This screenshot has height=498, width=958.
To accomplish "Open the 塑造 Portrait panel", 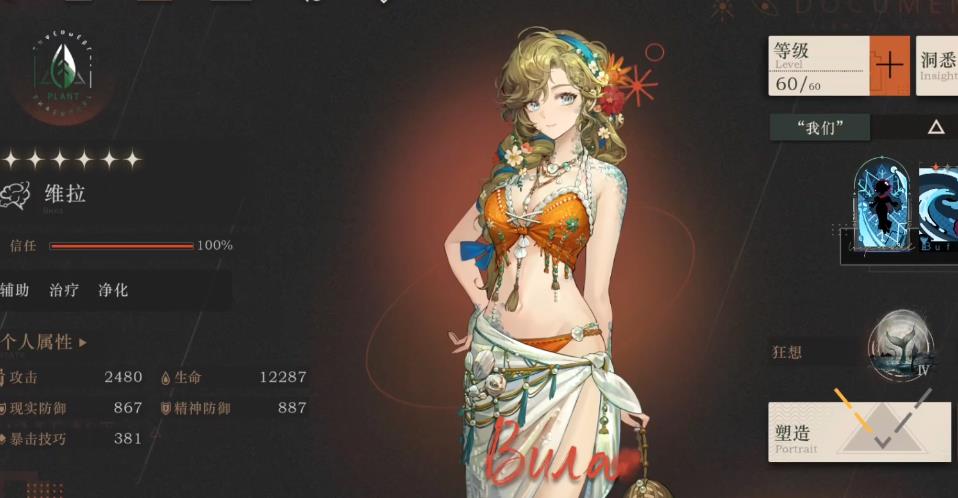I will (859, 432).
